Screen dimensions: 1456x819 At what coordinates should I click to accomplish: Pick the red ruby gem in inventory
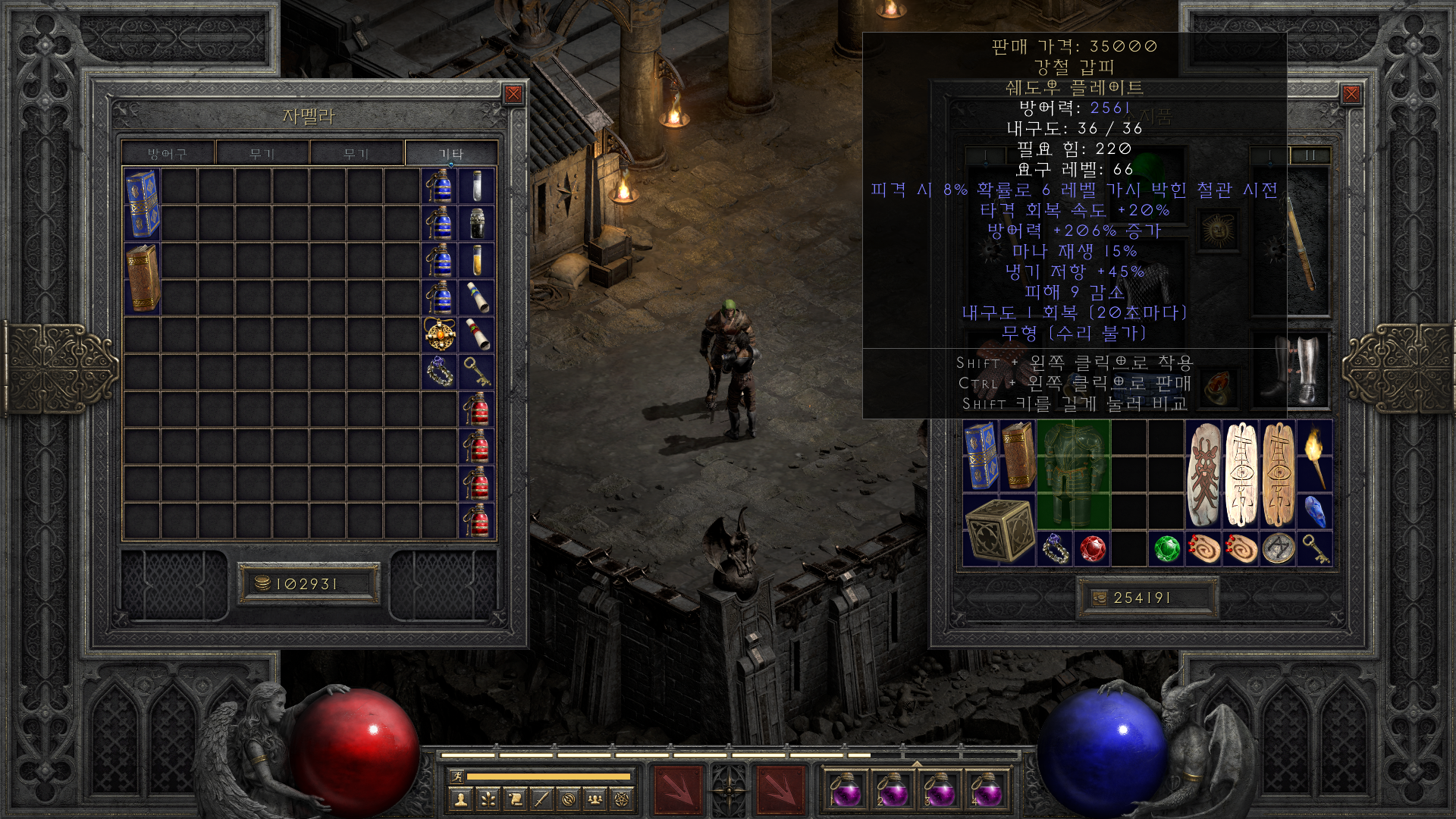(1092, 548)
